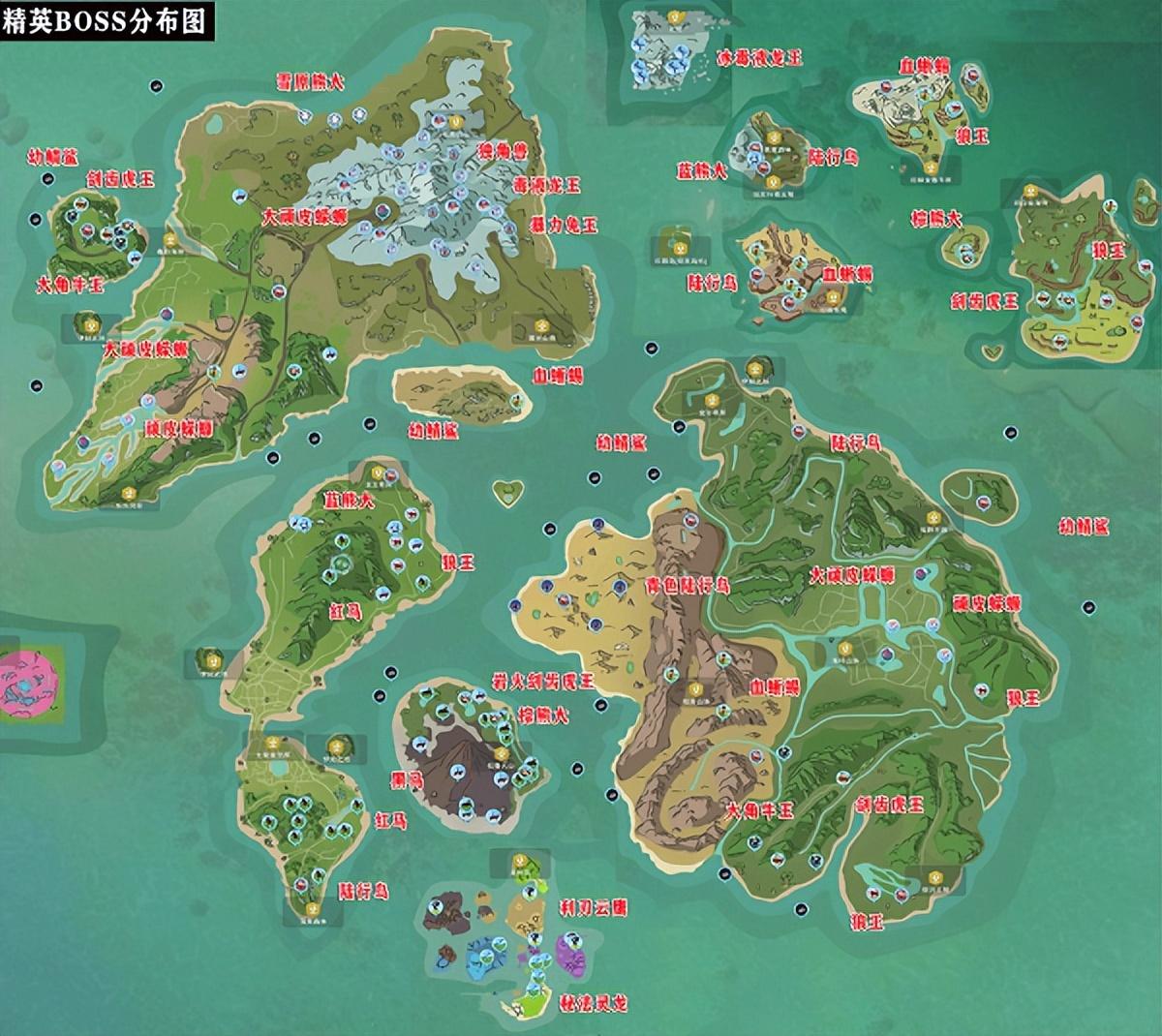Select the 暴力兔王 boss label
This screenshot has height=1036, width=1162.
pyautogui.click(x=564, y=225)
